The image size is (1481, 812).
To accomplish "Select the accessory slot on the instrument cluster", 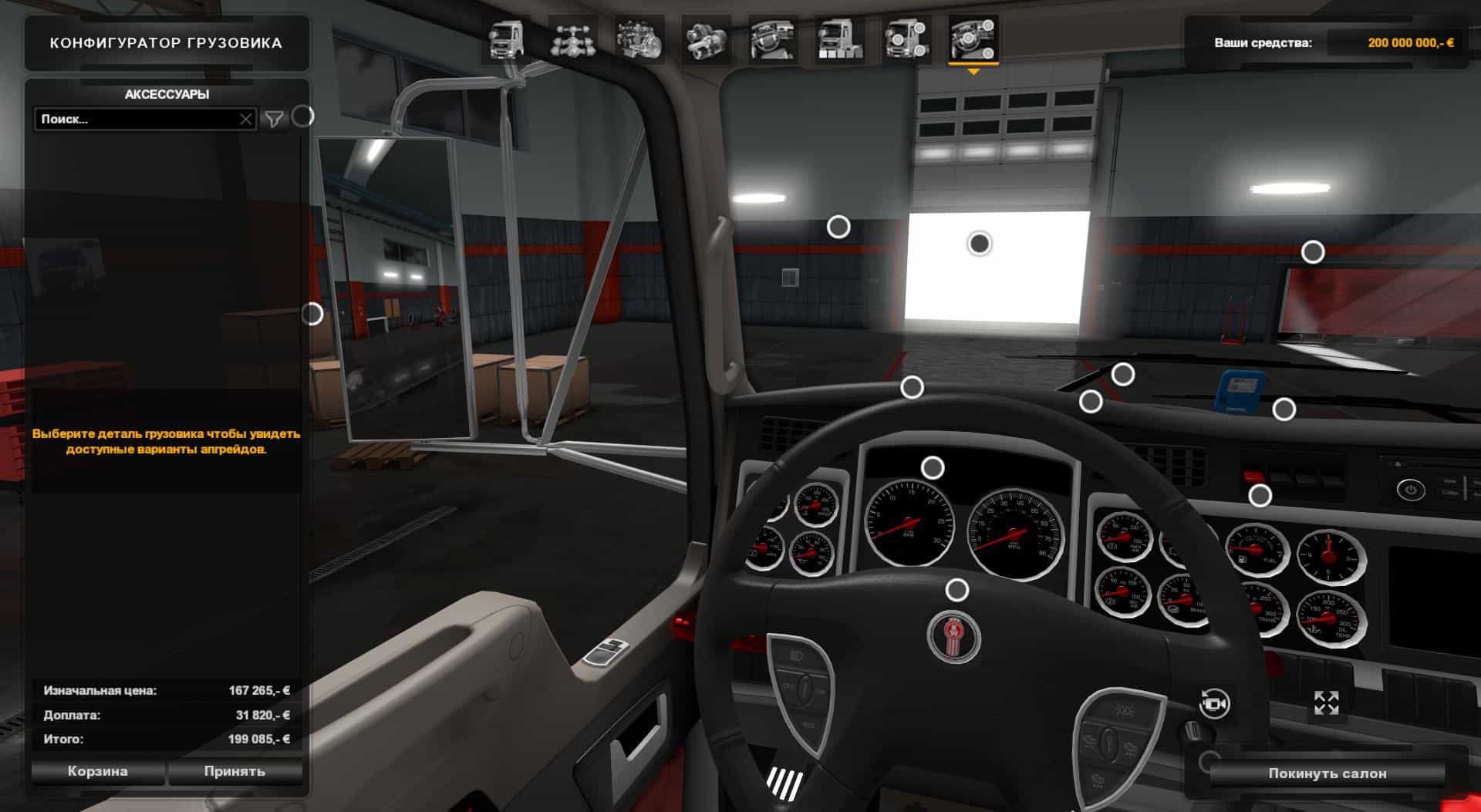I will [933, 467].
